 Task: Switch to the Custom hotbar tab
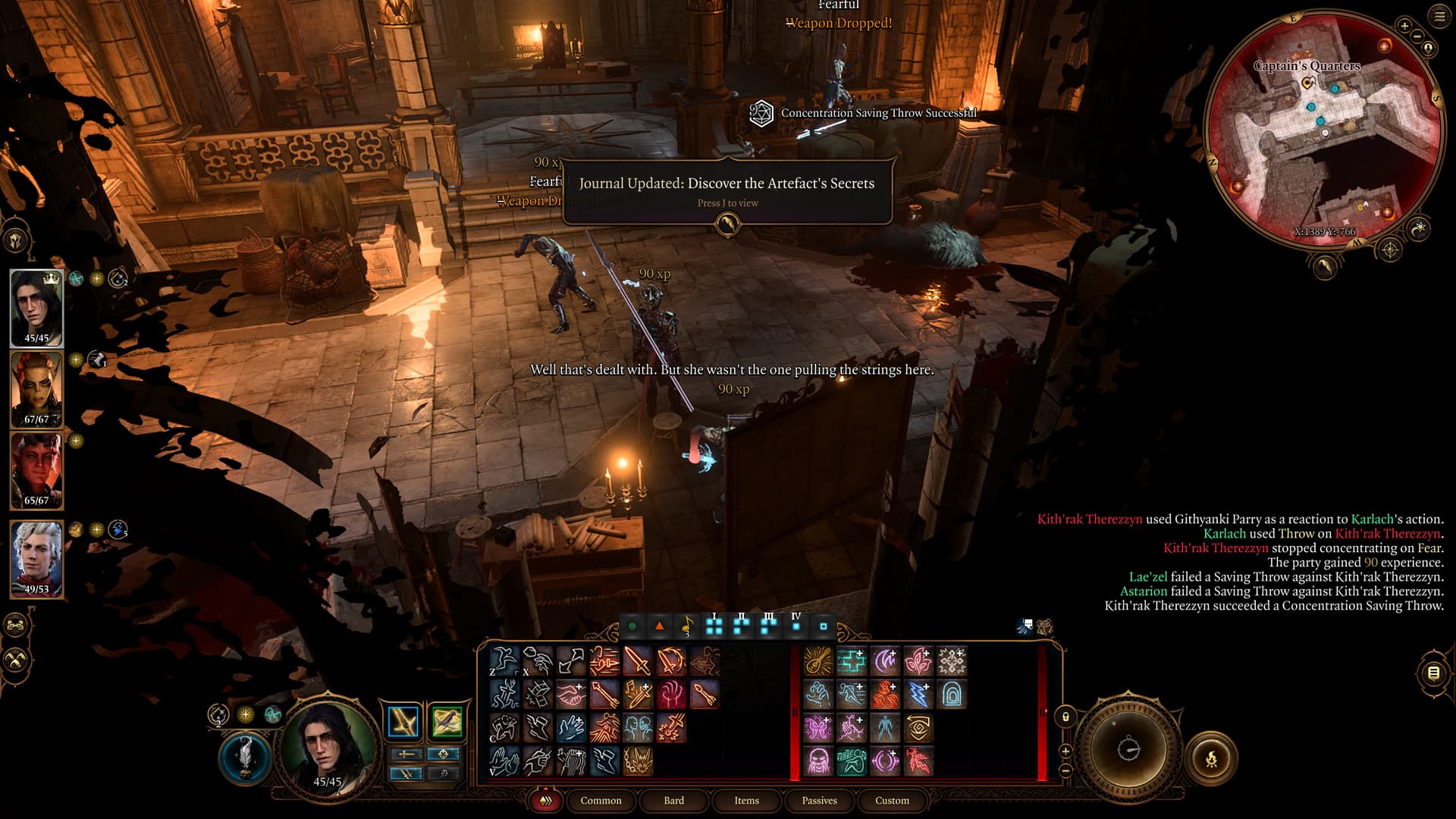[x=892, y=800]
